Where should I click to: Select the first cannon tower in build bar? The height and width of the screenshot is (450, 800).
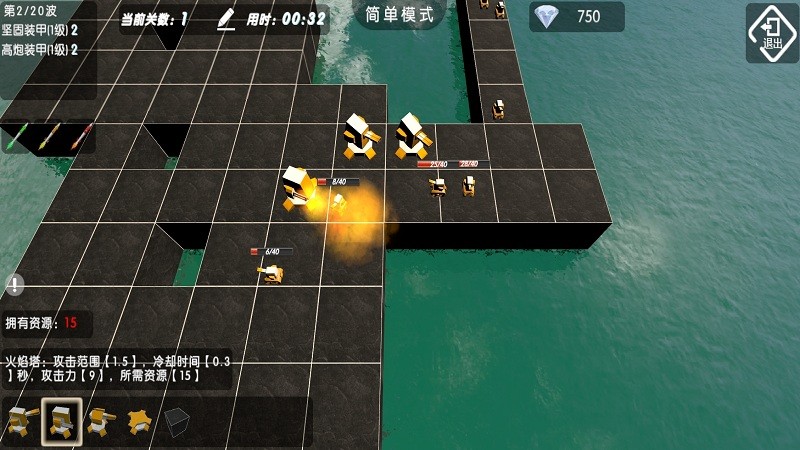(21, 421)
